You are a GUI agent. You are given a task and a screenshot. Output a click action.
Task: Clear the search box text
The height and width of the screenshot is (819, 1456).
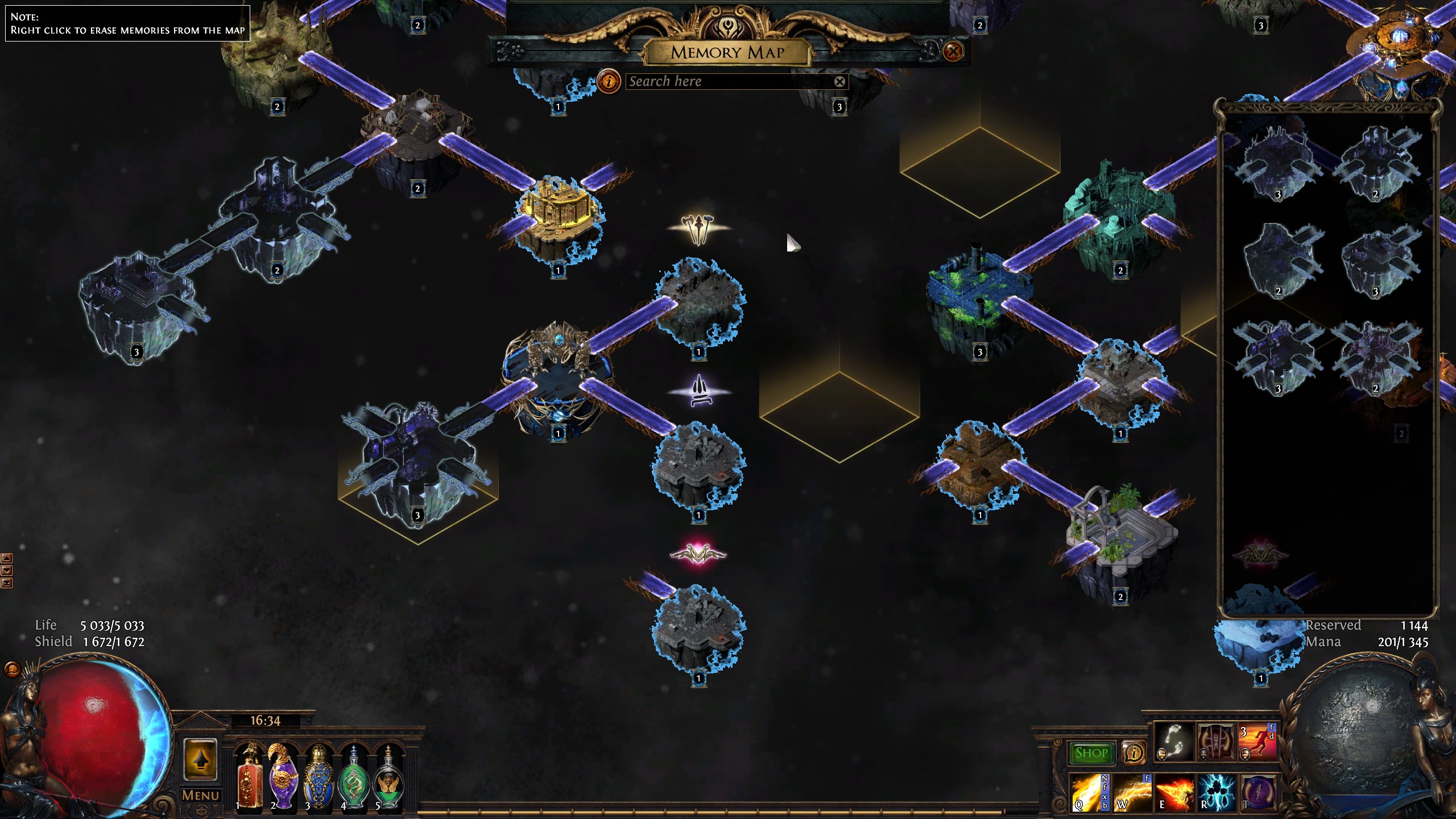(x=839, y=81)
